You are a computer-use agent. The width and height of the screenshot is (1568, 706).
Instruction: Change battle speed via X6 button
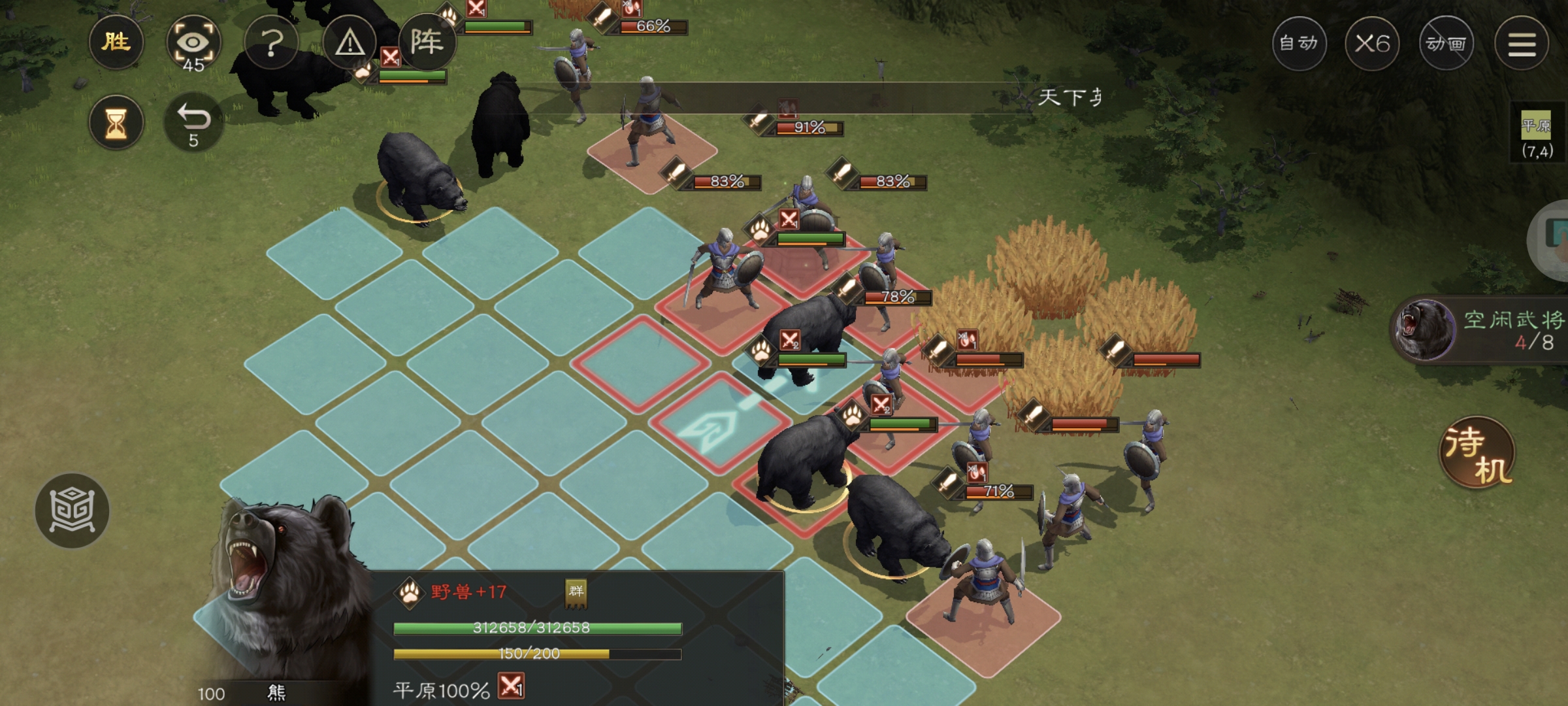[1372, 44]
